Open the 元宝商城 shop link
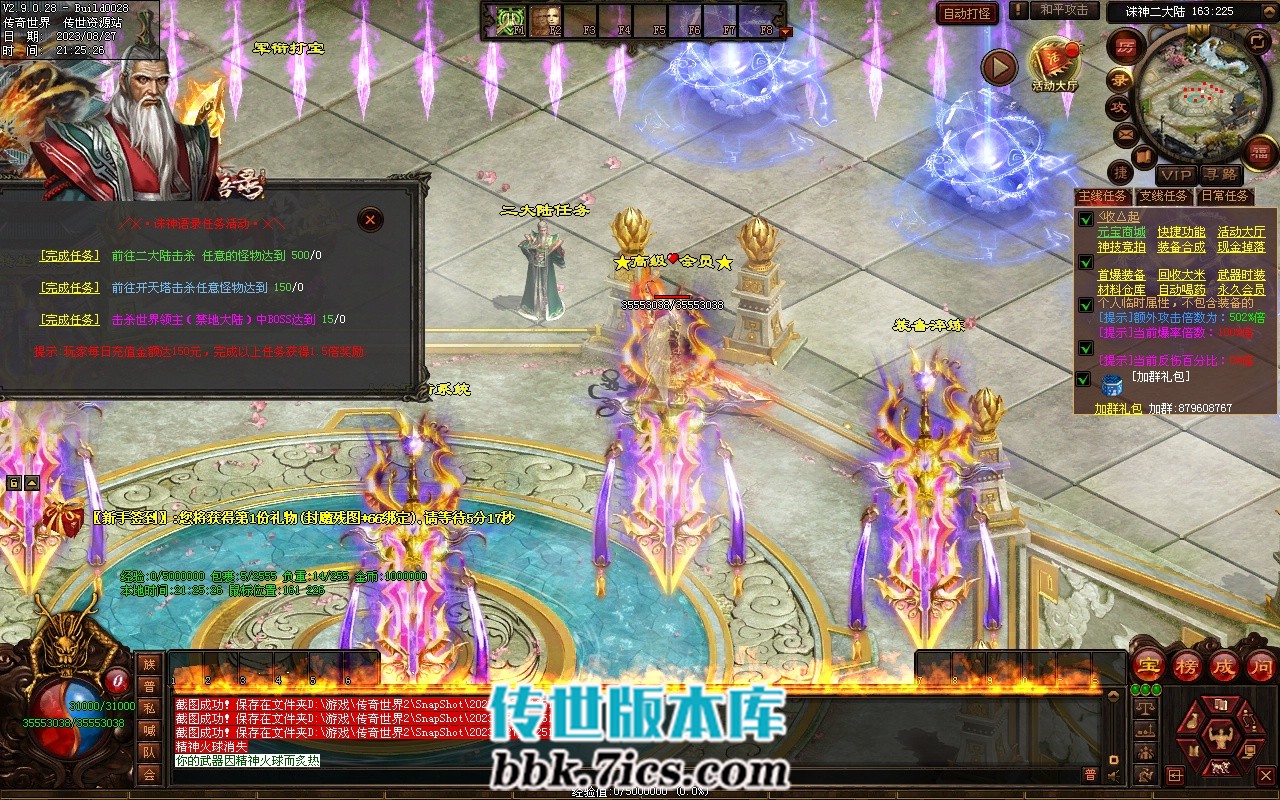The image size is (1280, 800). (1122, 232)
